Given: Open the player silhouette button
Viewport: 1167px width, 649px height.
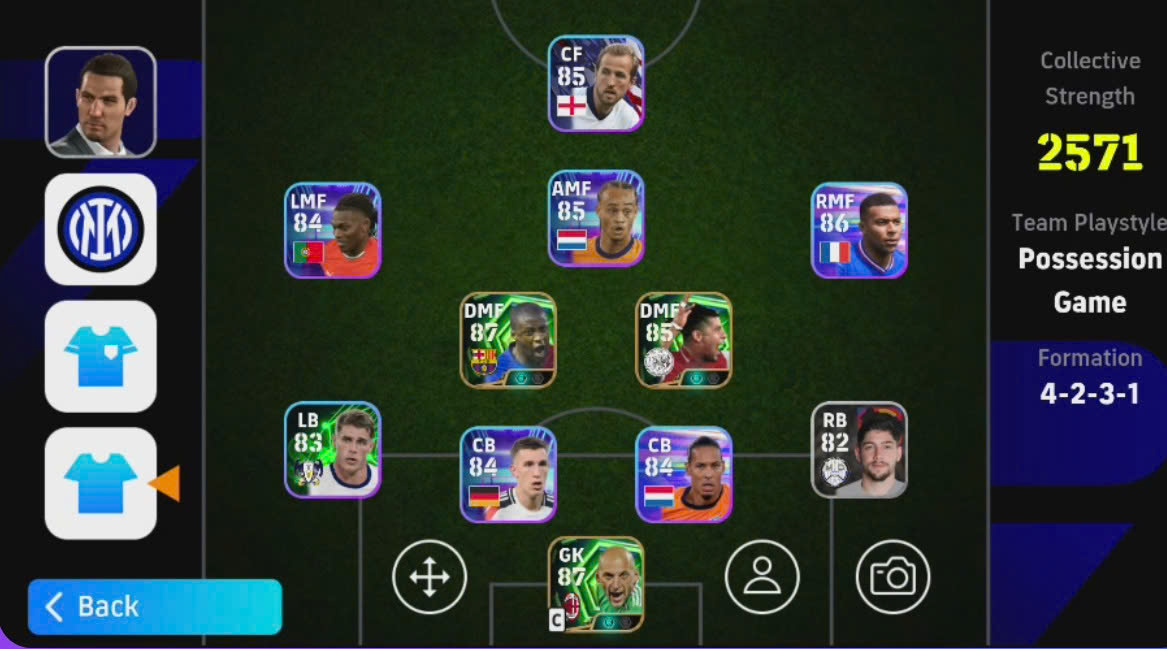Looking at the screenshot, I should pyautogui.click(x=762, y=577).
